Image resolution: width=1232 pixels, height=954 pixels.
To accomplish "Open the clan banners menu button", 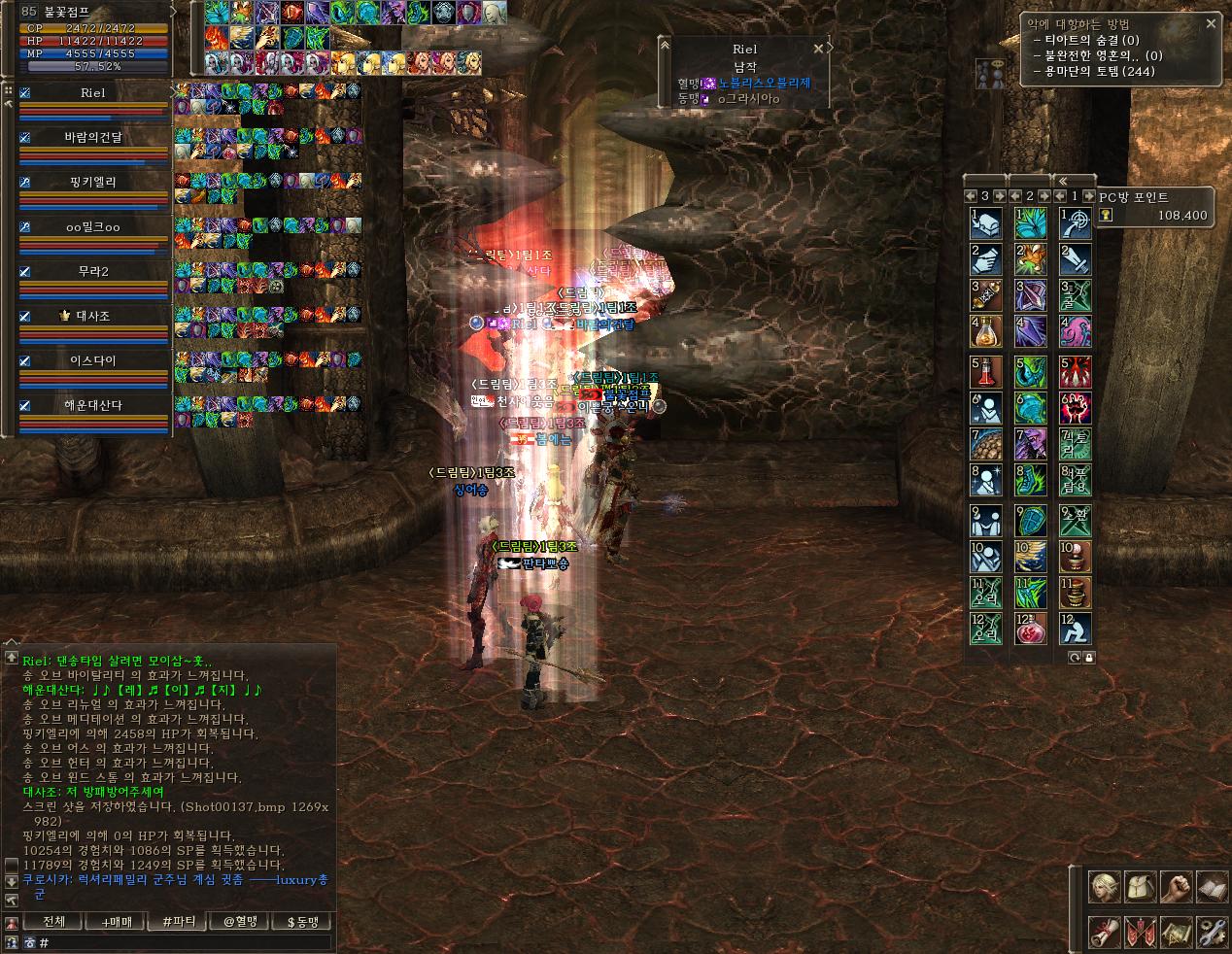I will (1140, 933).
